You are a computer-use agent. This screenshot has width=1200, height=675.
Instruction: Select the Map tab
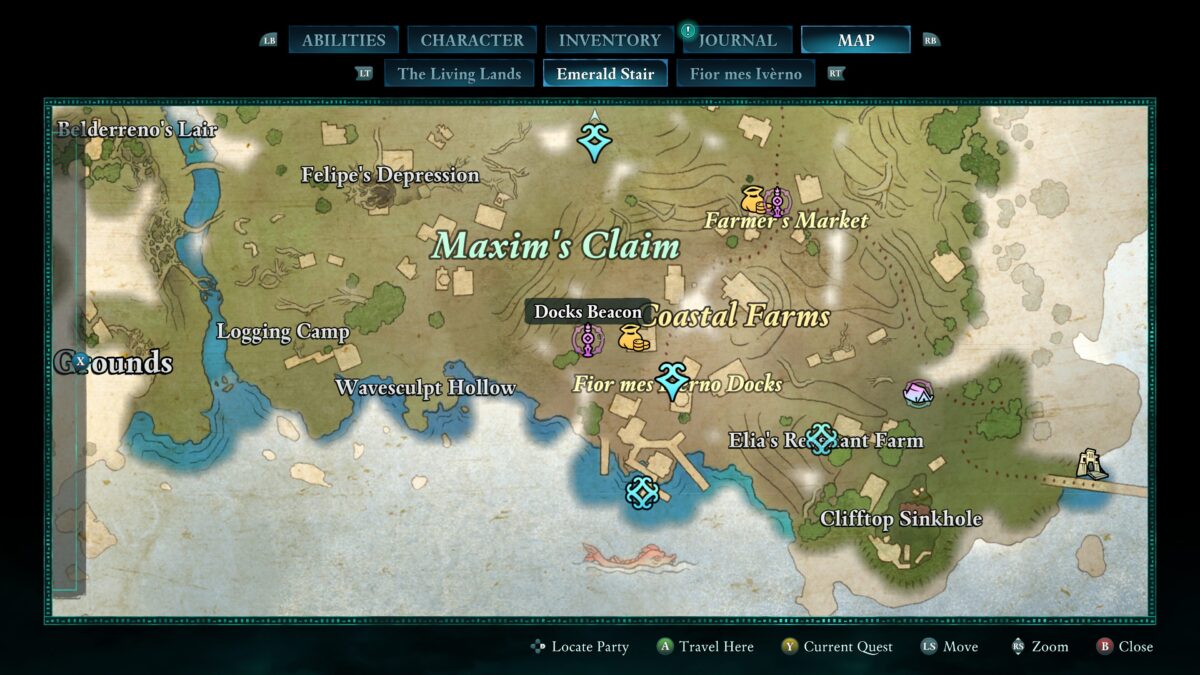pos(855,40)
